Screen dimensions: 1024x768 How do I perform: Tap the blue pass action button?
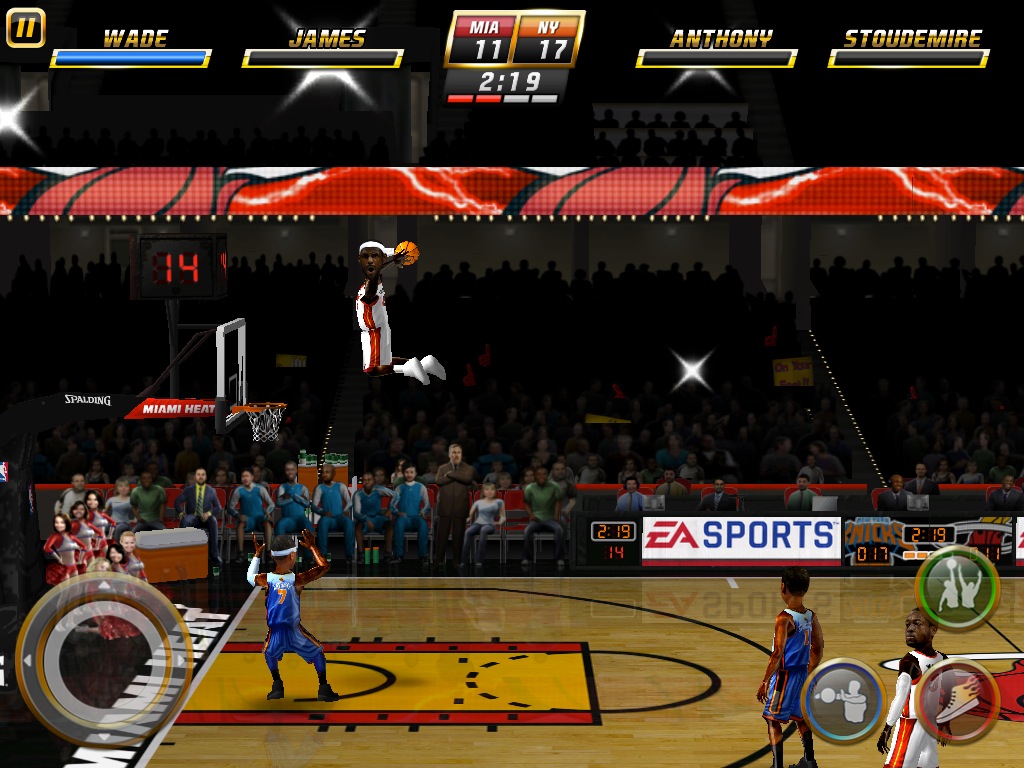click(x=843, y=699)
